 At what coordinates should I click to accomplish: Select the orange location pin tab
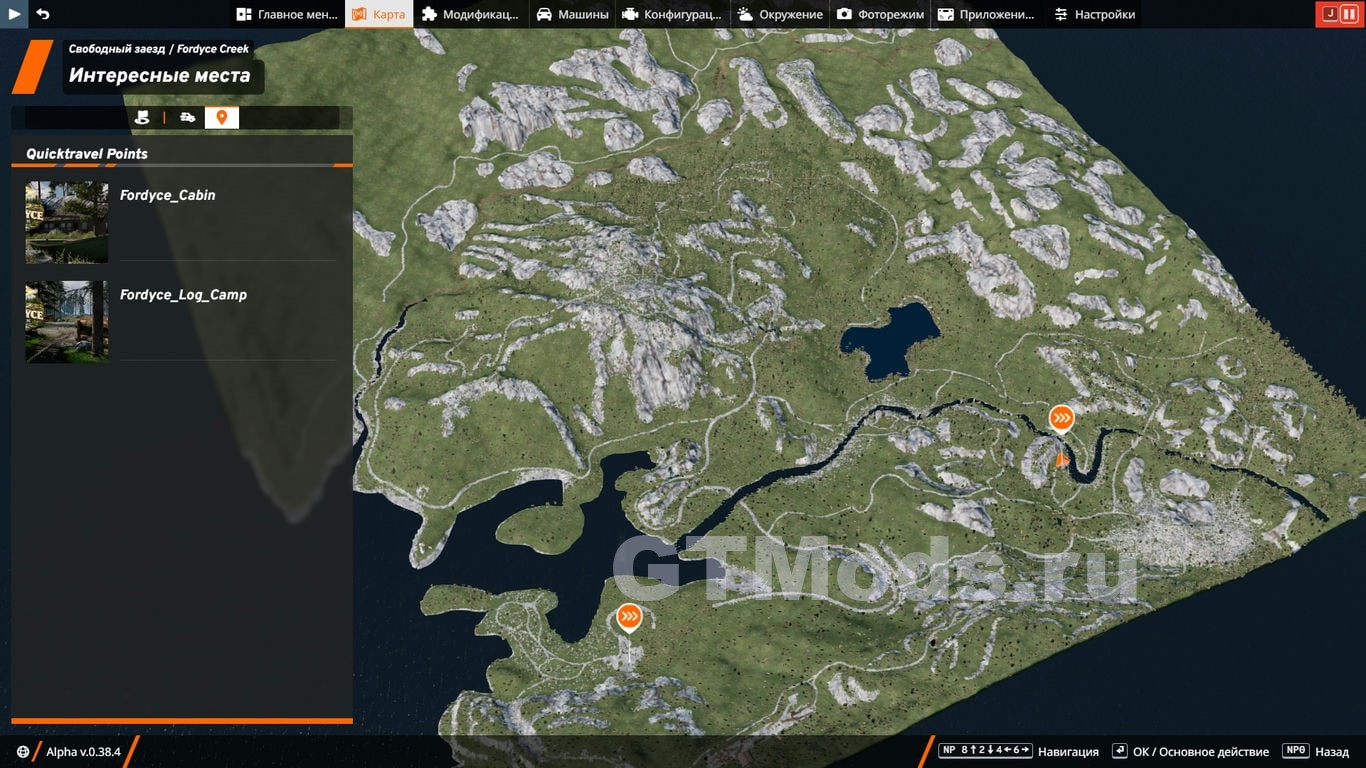222,118
